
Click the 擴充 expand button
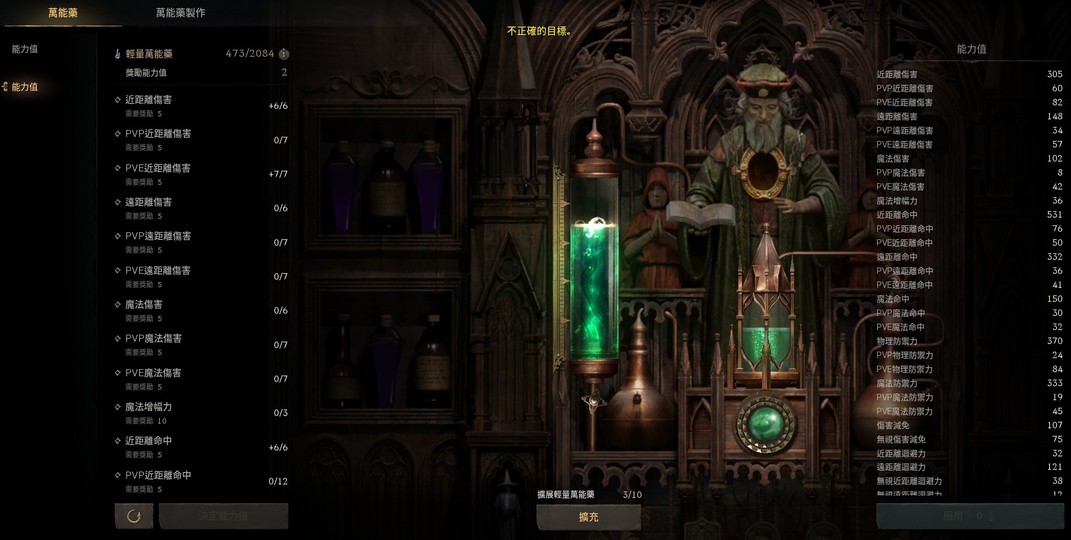click(x=588, y=516)
